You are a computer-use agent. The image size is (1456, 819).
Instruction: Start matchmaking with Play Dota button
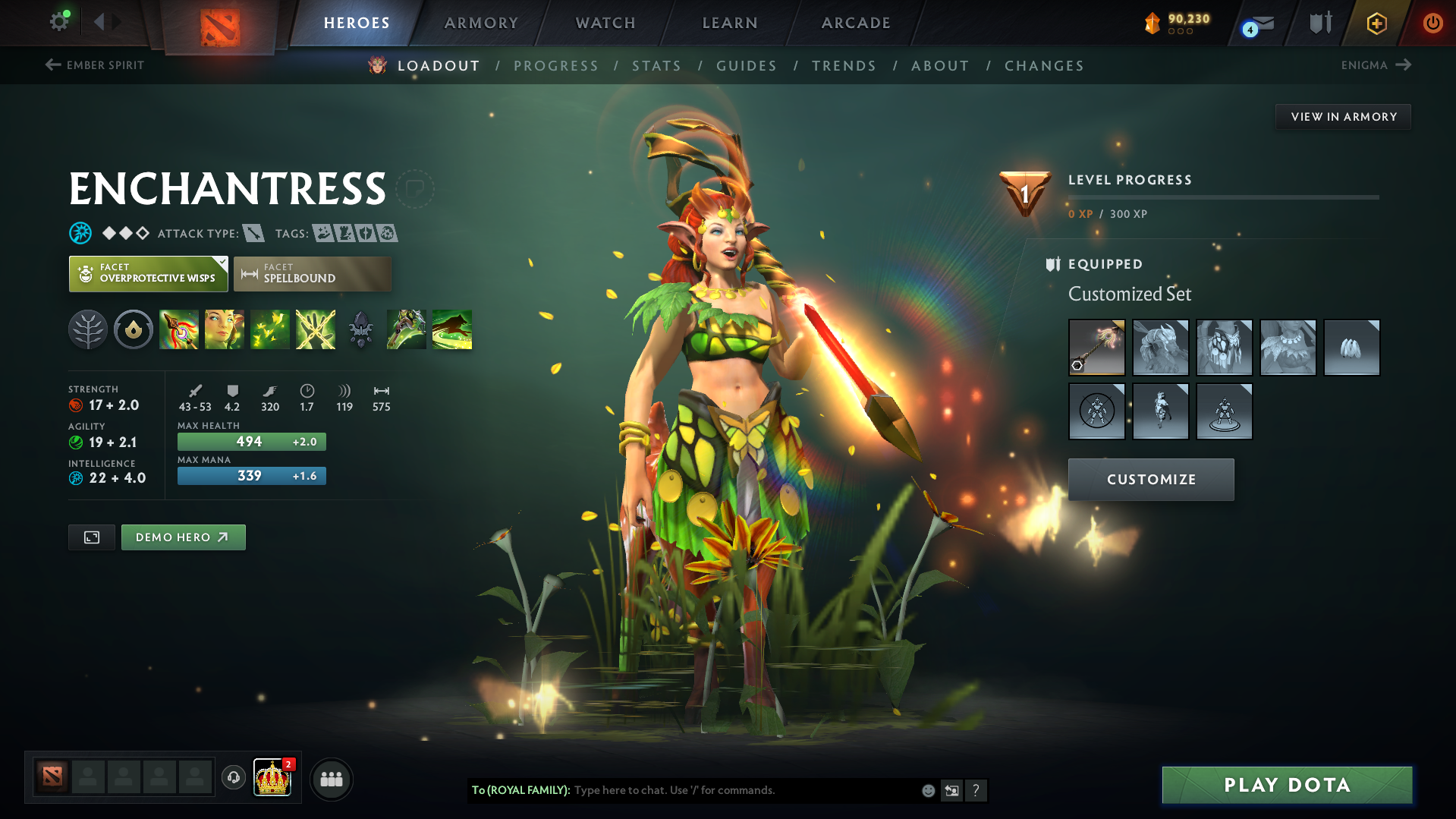pos(1287,785)
